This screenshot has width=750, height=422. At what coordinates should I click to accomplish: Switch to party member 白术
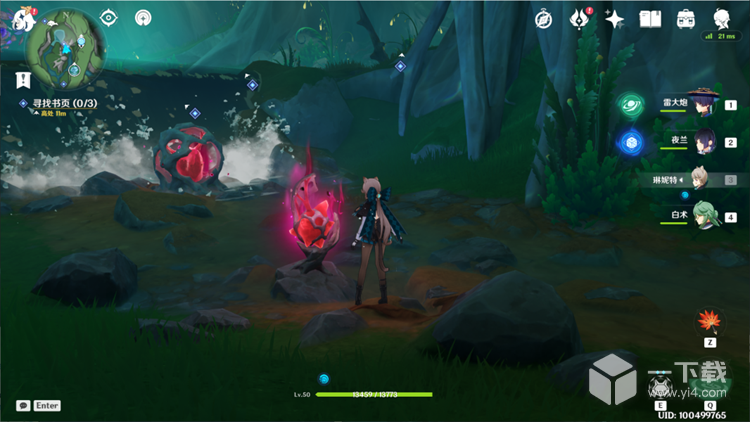[x=704, y=216]
